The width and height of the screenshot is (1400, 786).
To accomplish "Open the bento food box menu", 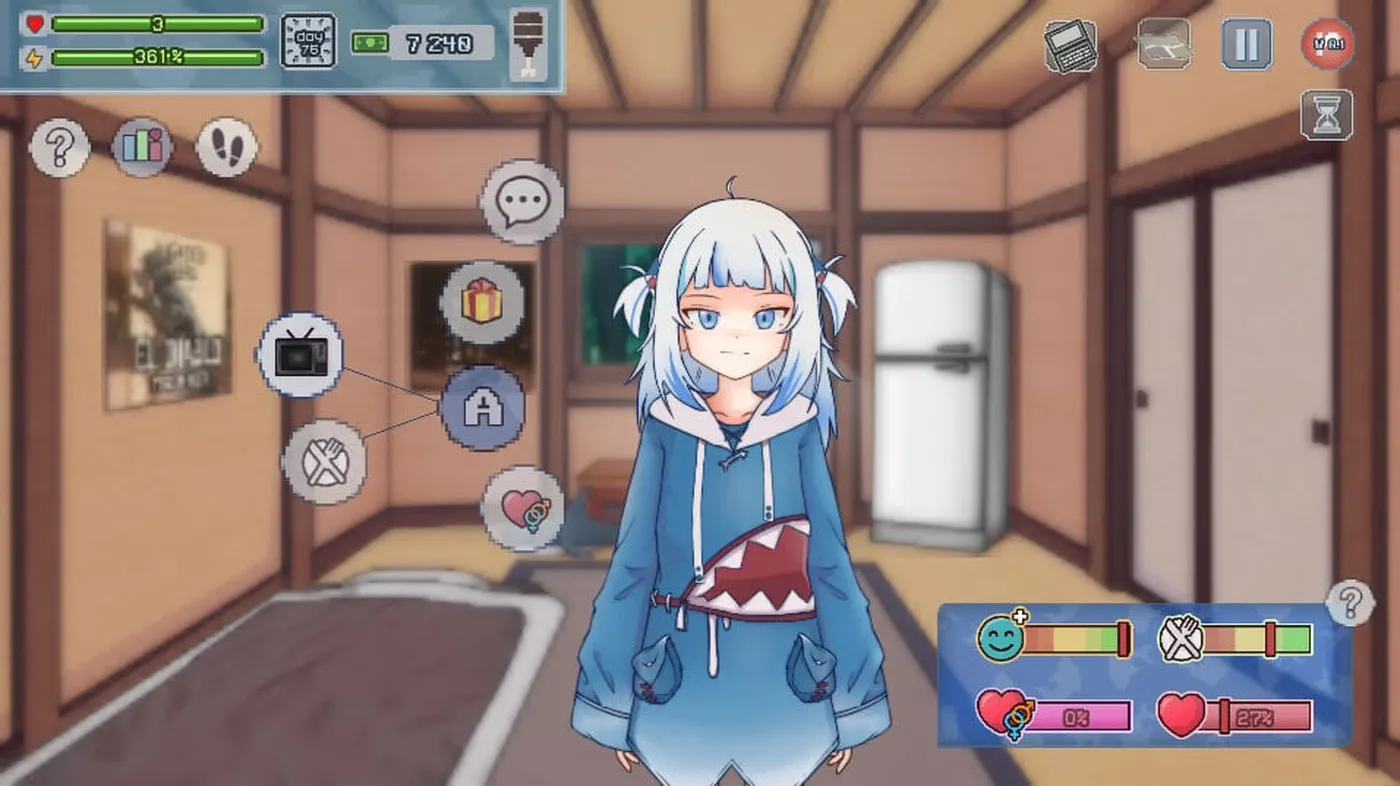I will [x=1166, y=44].
